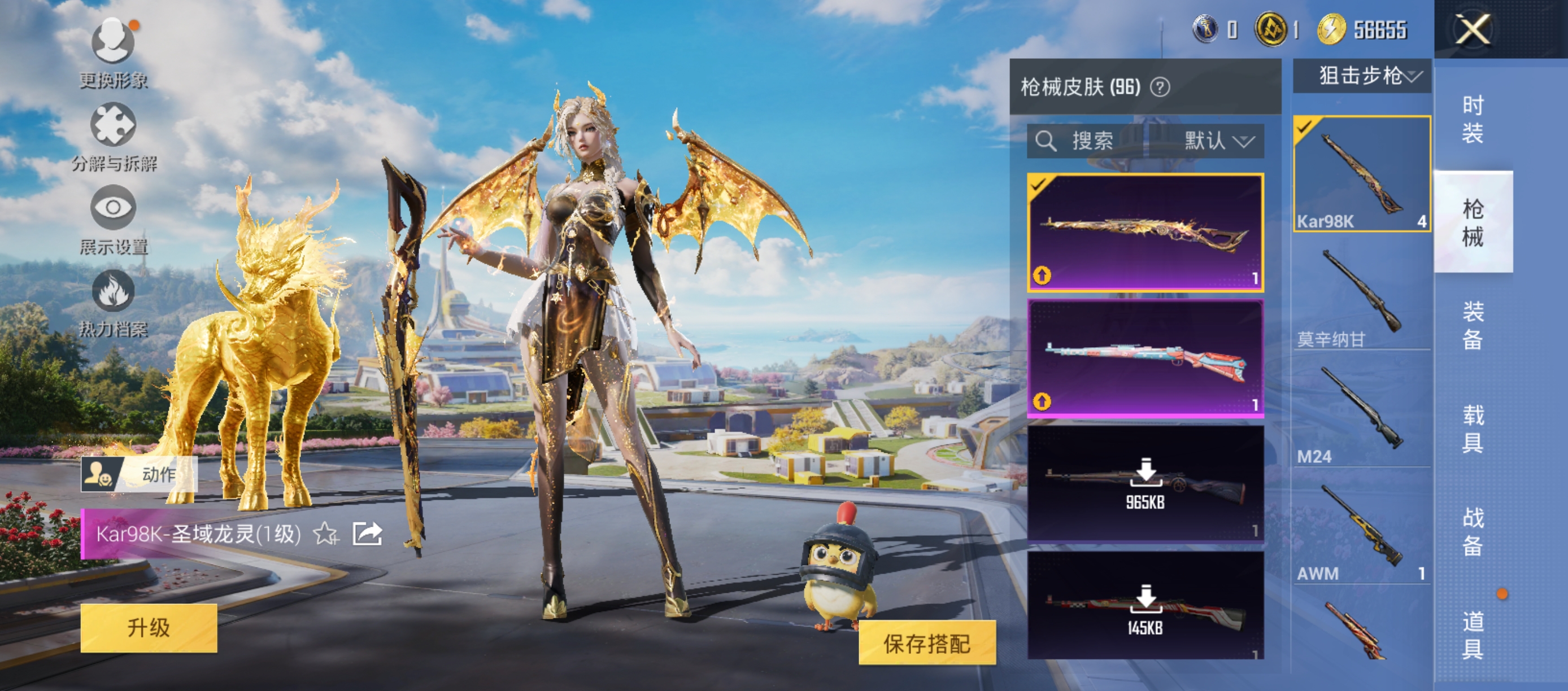Switch to the 载具 vehicle tab
The width and height of the screenshot is (1568, 691).
coord(1473,428)
